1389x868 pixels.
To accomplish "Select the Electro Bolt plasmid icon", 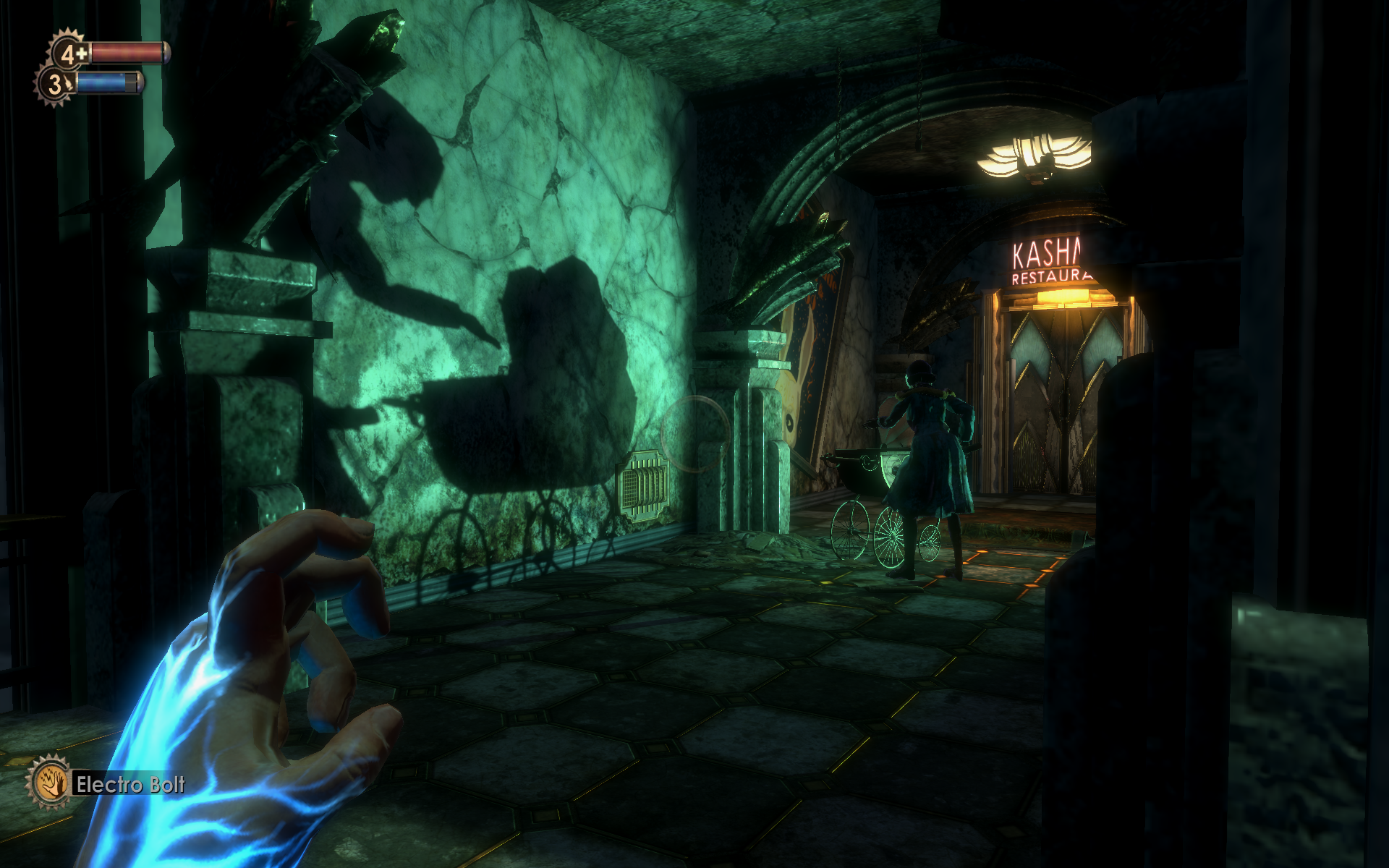I will (49, 783).
